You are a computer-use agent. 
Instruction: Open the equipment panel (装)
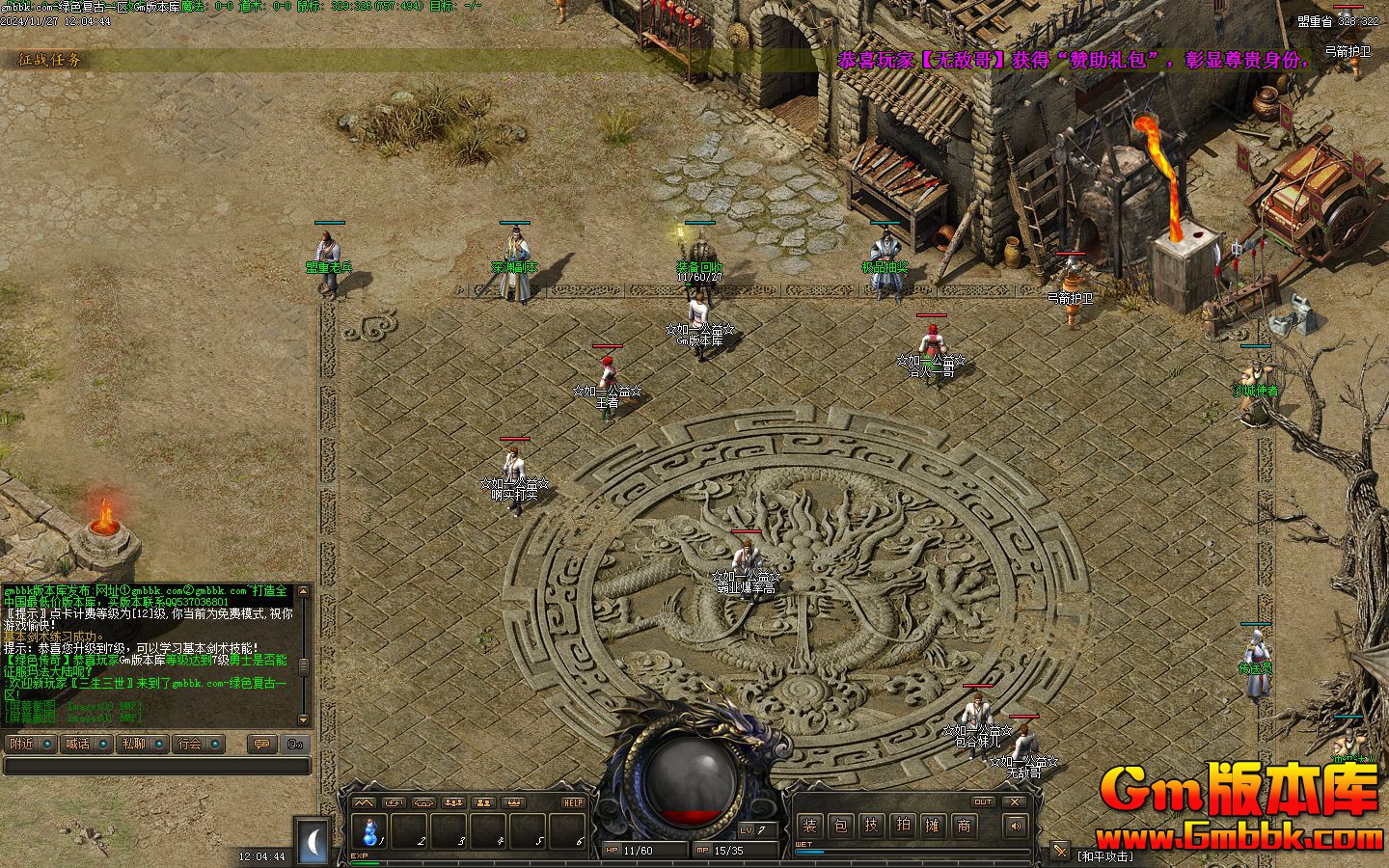point(809,826)
